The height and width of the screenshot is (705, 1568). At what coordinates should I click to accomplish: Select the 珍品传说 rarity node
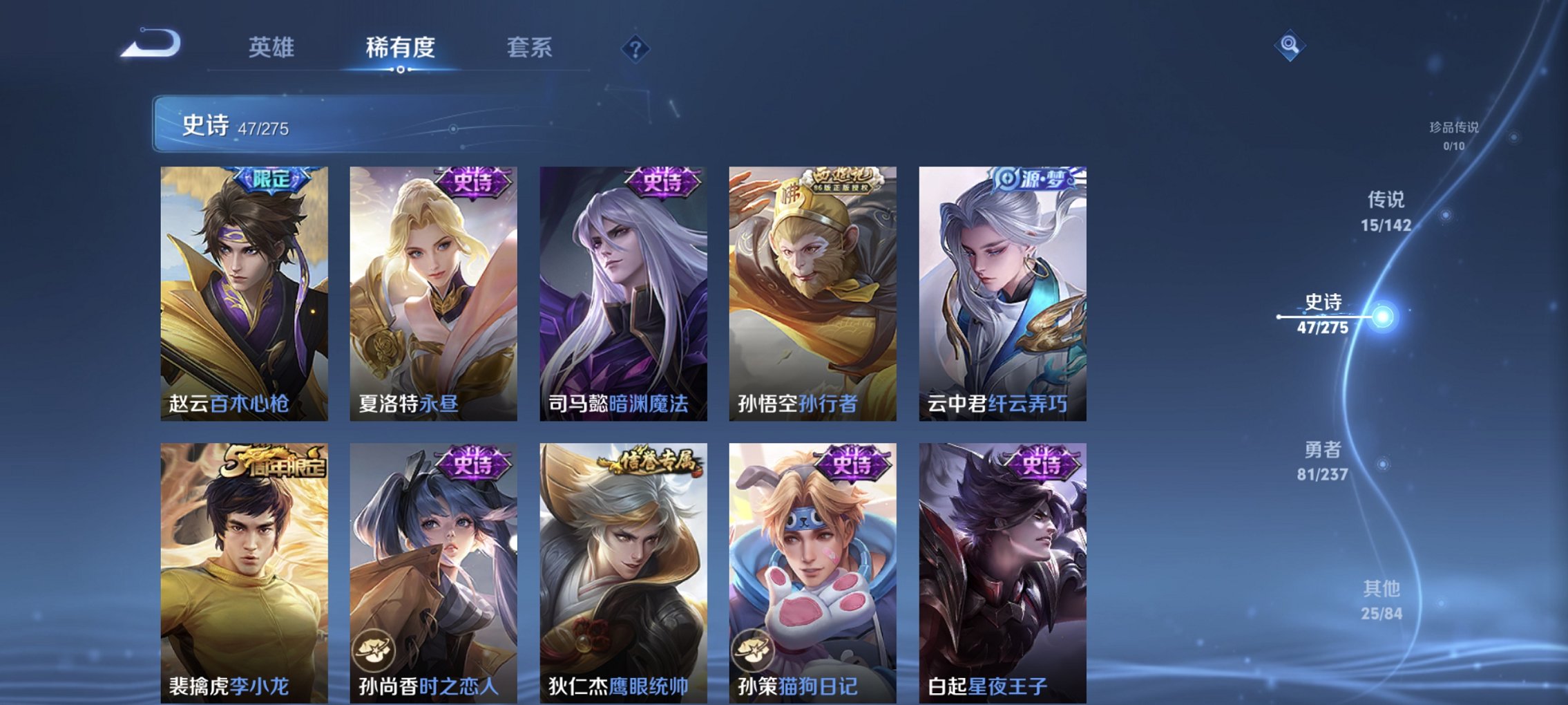pyautogui.click(x=1455, y=135)
